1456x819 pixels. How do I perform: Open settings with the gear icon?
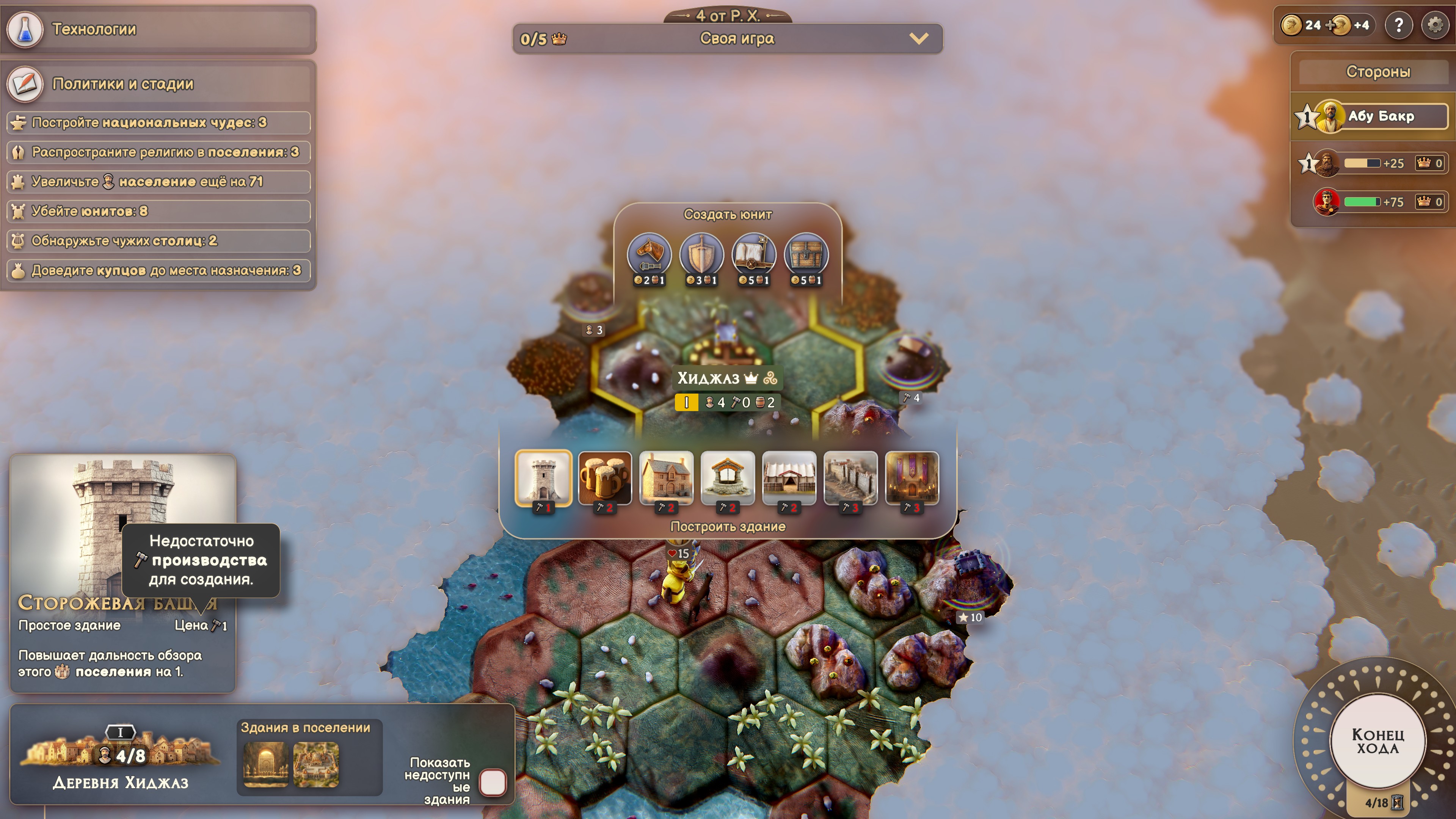pos(1434,25)
